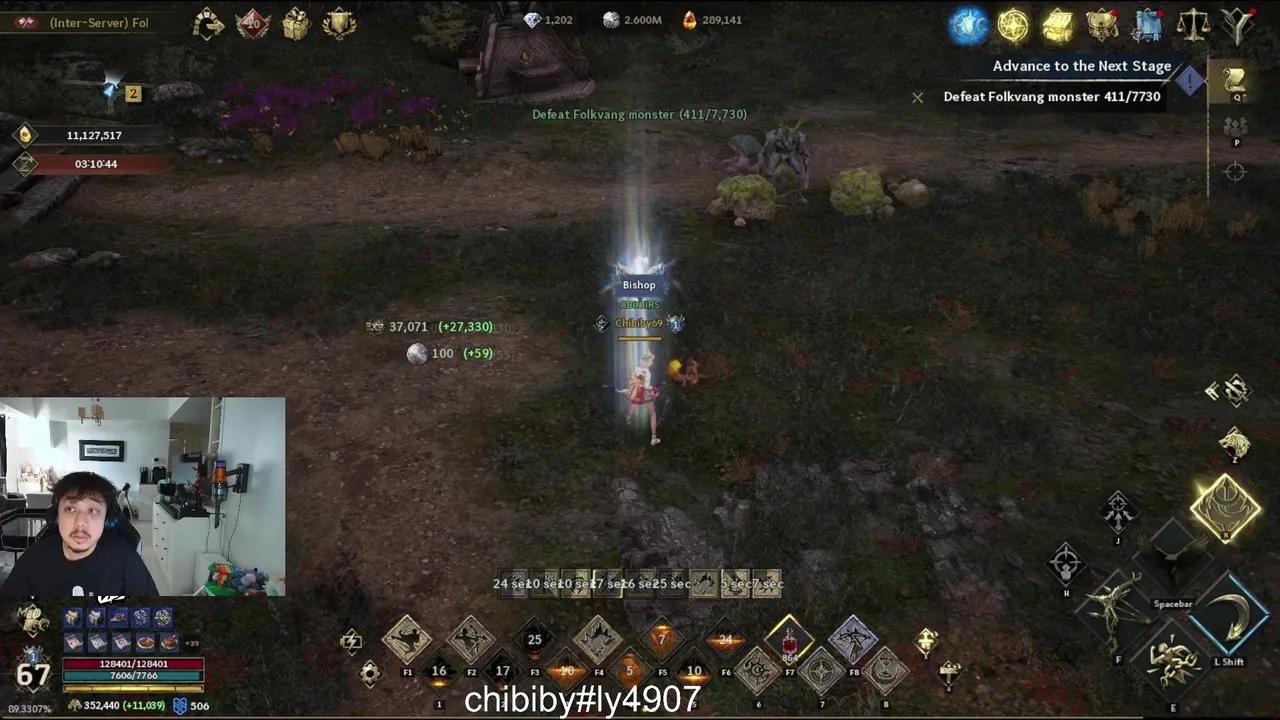The image size is (1280, 720).
Task: Dismiss the quest tracker with the X
Action: [x=917, y=97]
